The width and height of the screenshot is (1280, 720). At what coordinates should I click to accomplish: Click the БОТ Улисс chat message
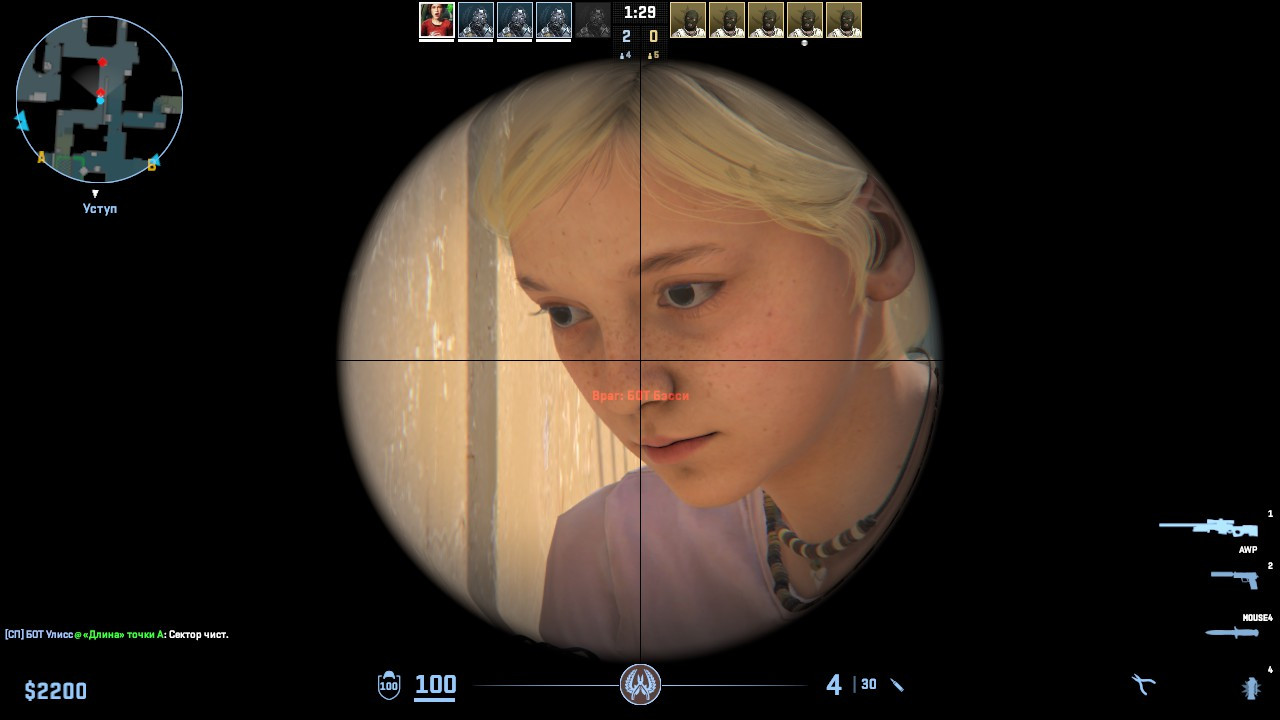click(115, 634)
